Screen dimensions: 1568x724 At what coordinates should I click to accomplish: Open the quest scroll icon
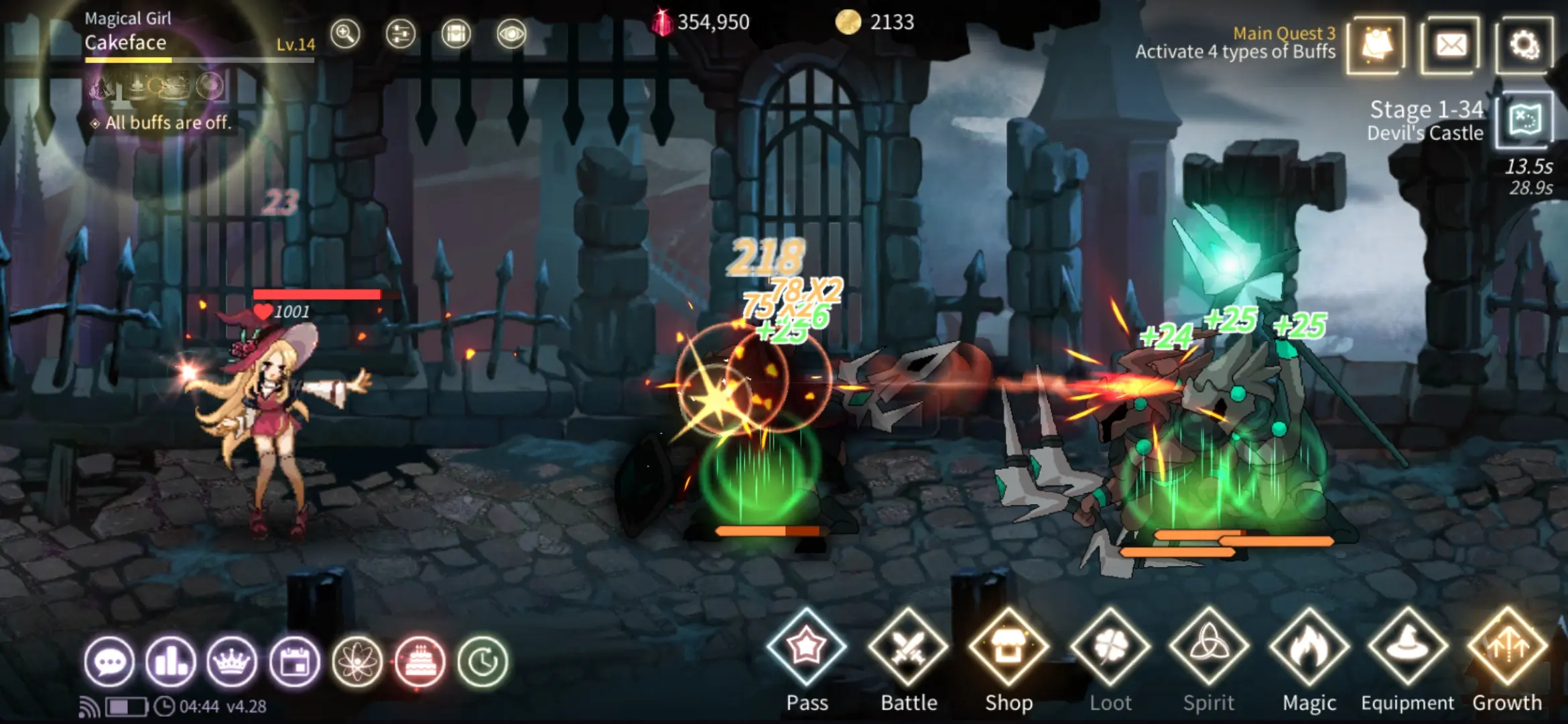1376,46
